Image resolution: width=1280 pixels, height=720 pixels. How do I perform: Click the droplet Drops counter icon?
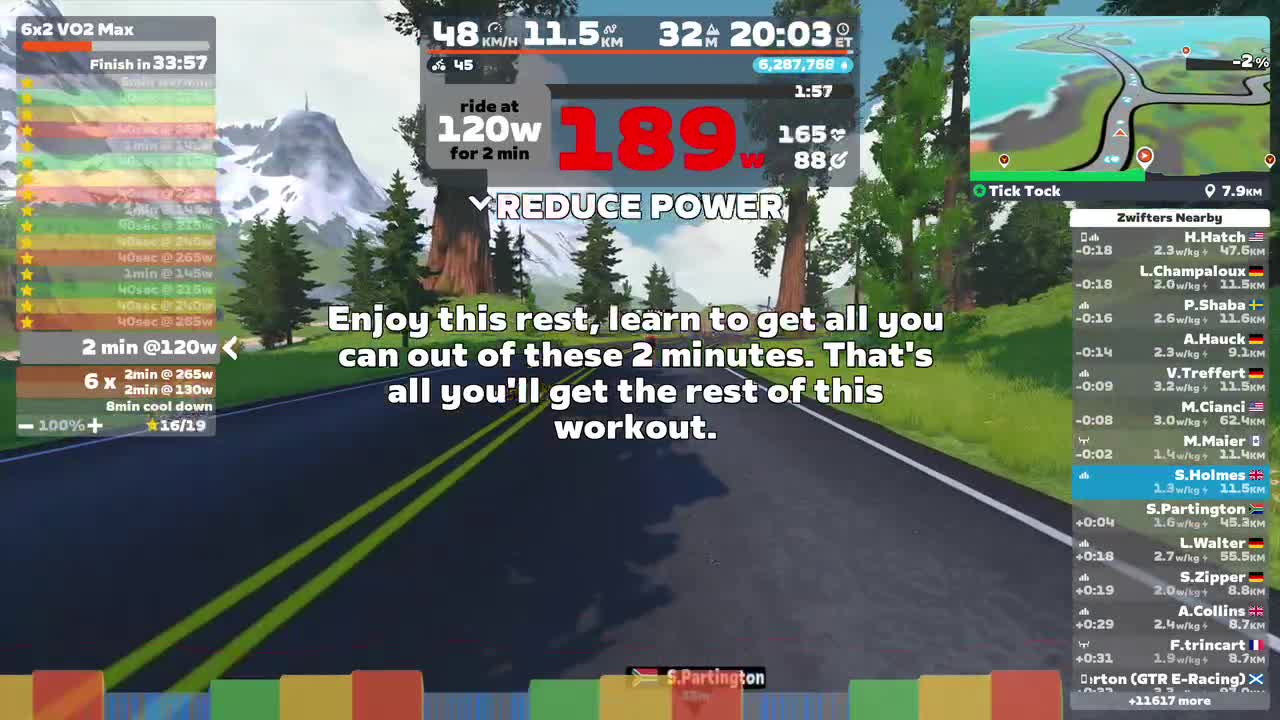(843, 65)
